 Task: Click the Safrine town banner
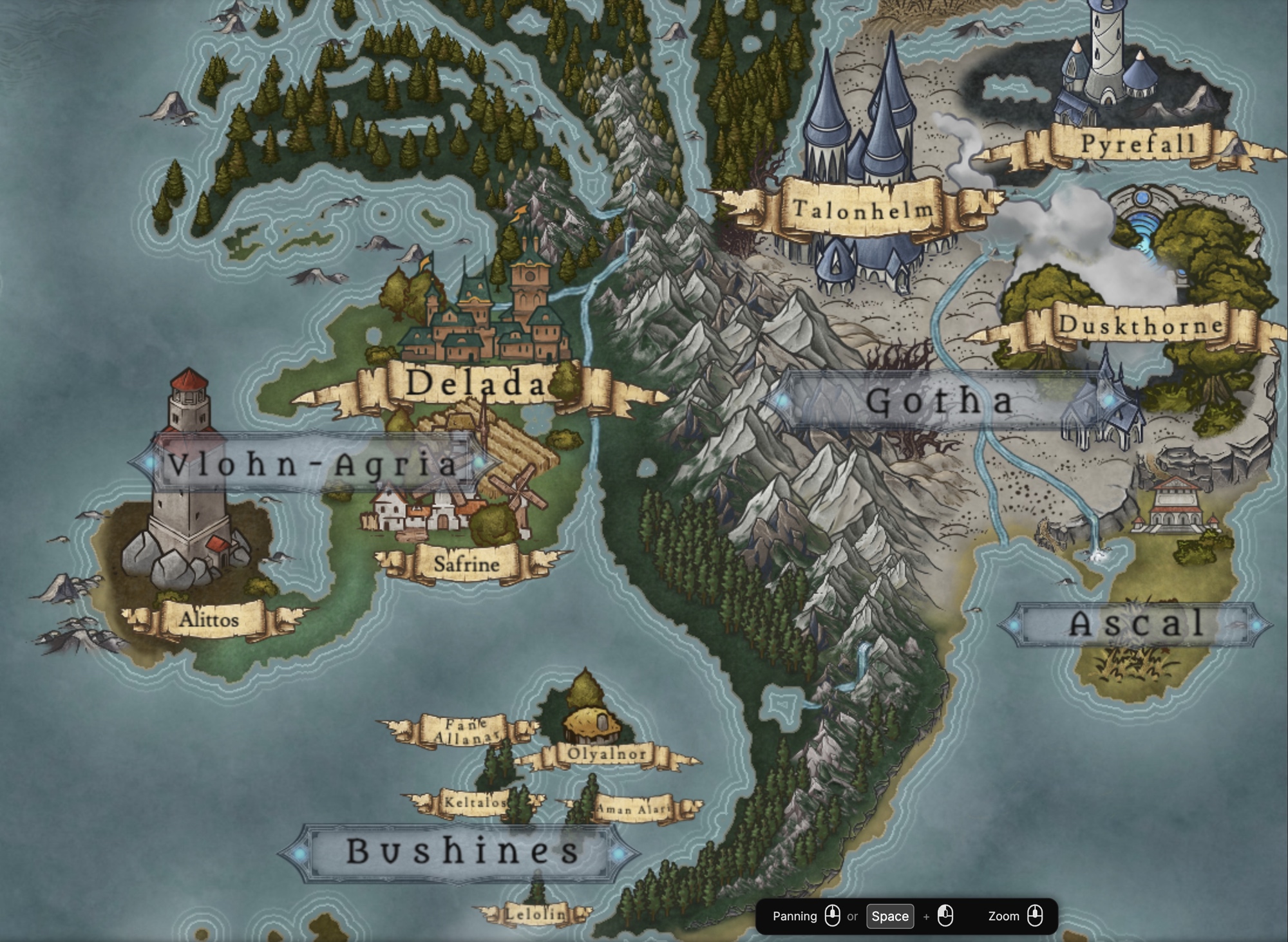tap(466, 565)
